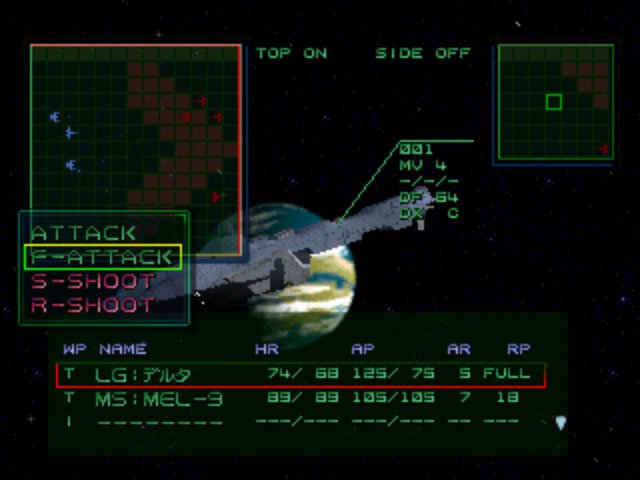Select the MS: MEL-9 weapon row
This screenshot has height=480, width=640.
pos(301,399)
